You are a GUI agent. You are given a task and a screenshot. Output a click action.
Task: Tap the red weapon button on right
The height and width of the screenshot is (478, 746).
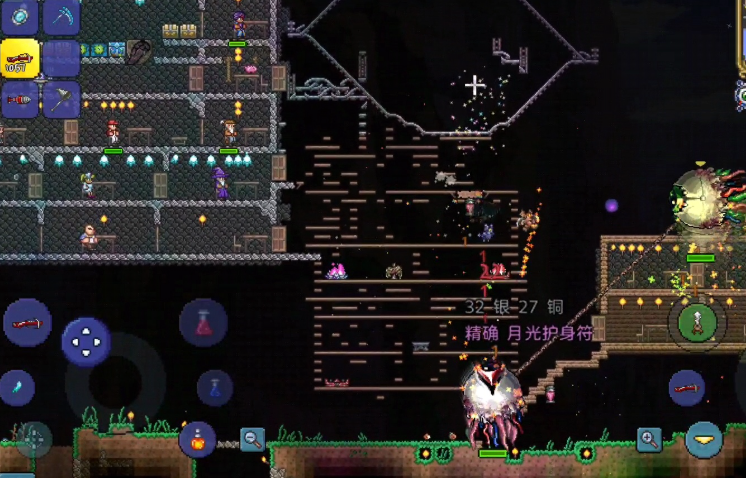point(686,387)
